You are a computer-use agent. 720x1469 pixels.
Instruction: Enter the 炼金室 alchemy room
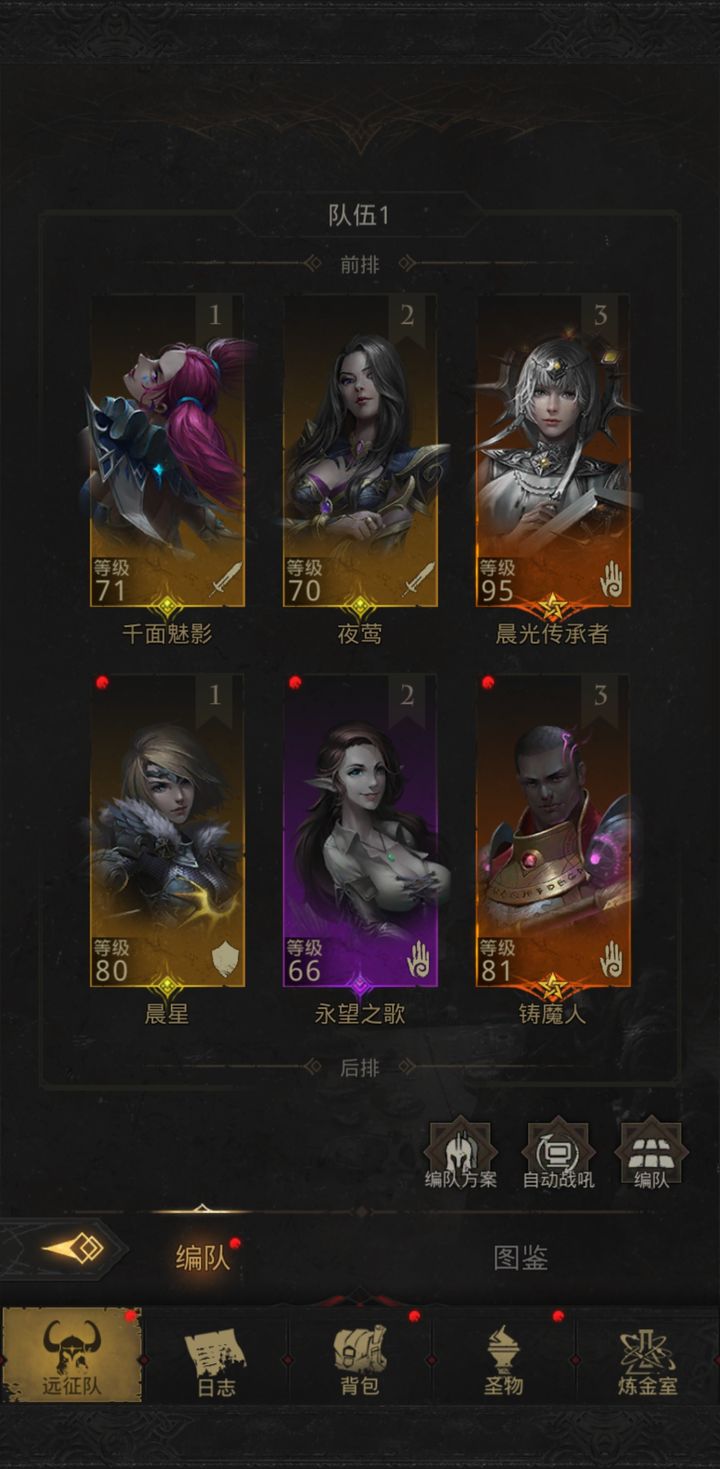click(x=647, y=1357)
